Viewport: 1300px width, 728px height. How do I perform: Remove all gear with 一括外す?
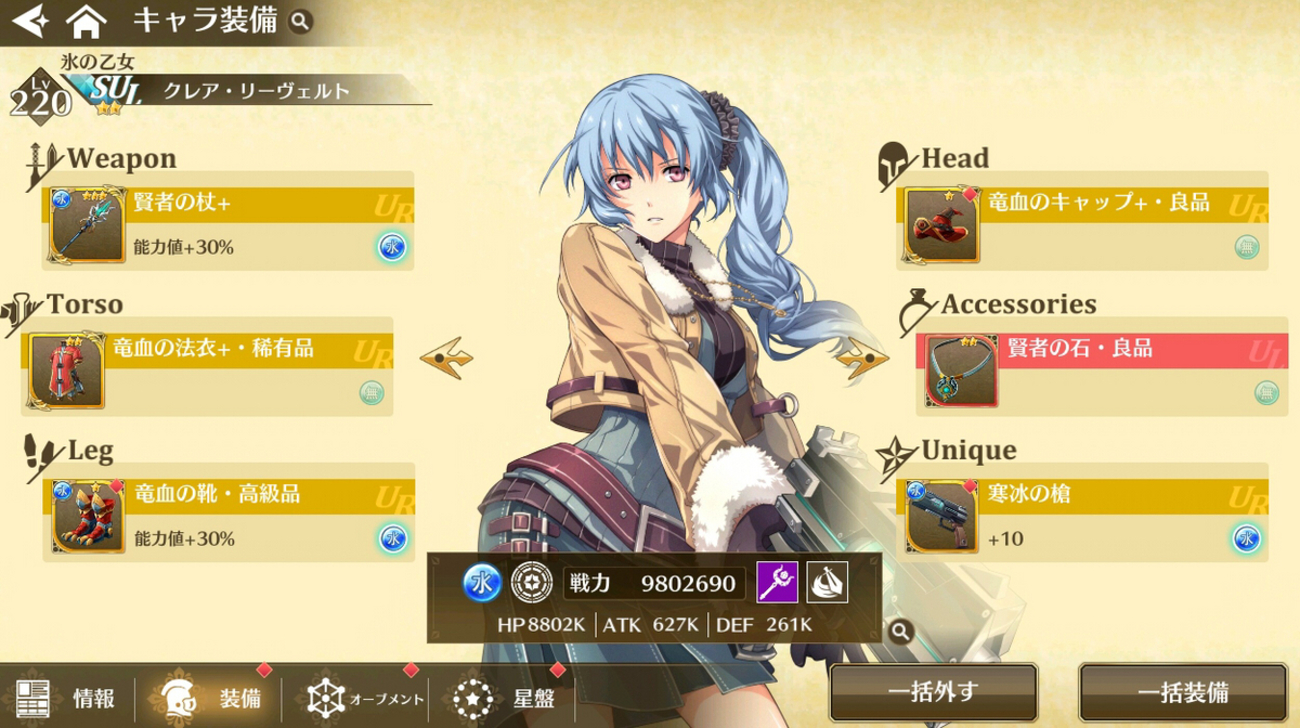coord(932,693)
